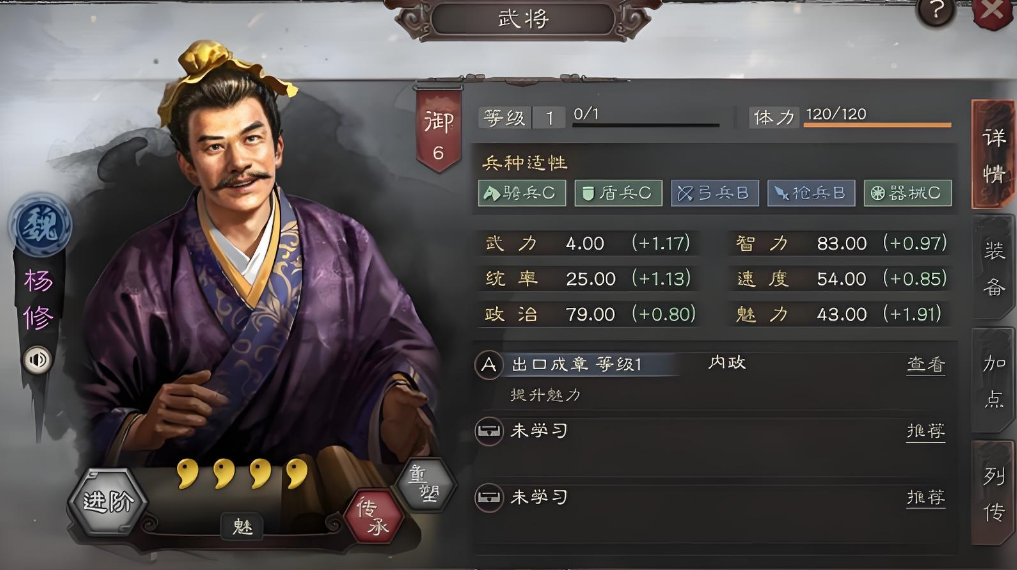Open the 列传 biography tab
The height and width of the screenshot is (570, 1017).
point(993,493)
